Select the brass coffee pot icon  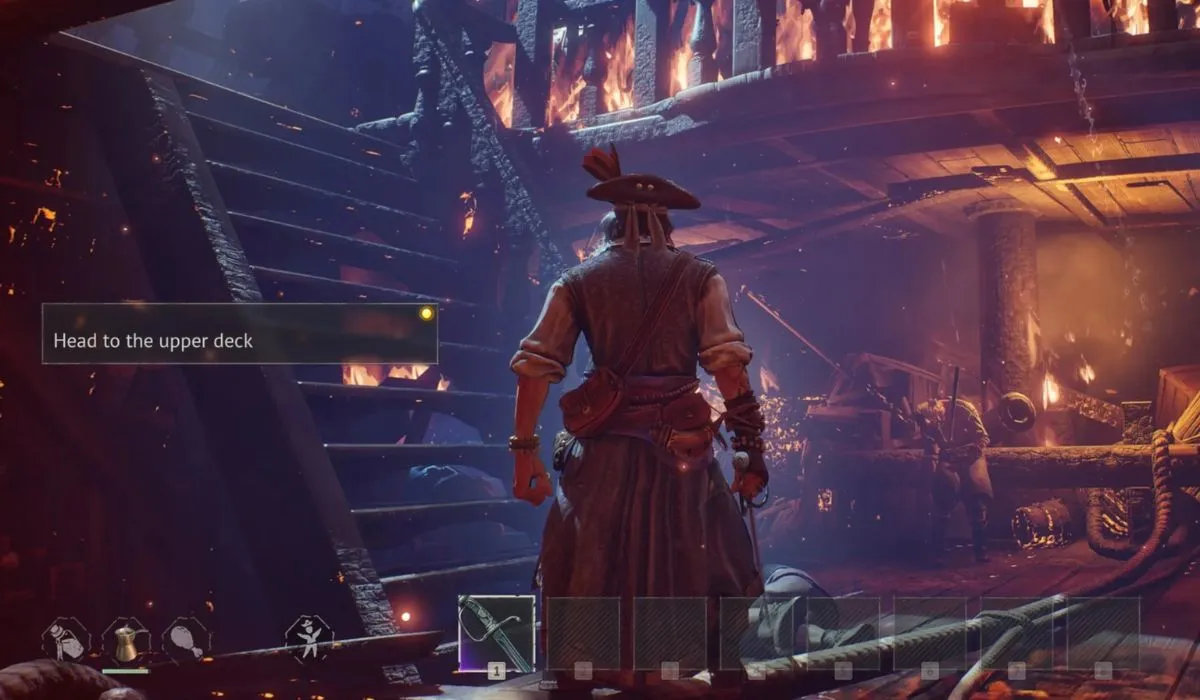point(126,640)
